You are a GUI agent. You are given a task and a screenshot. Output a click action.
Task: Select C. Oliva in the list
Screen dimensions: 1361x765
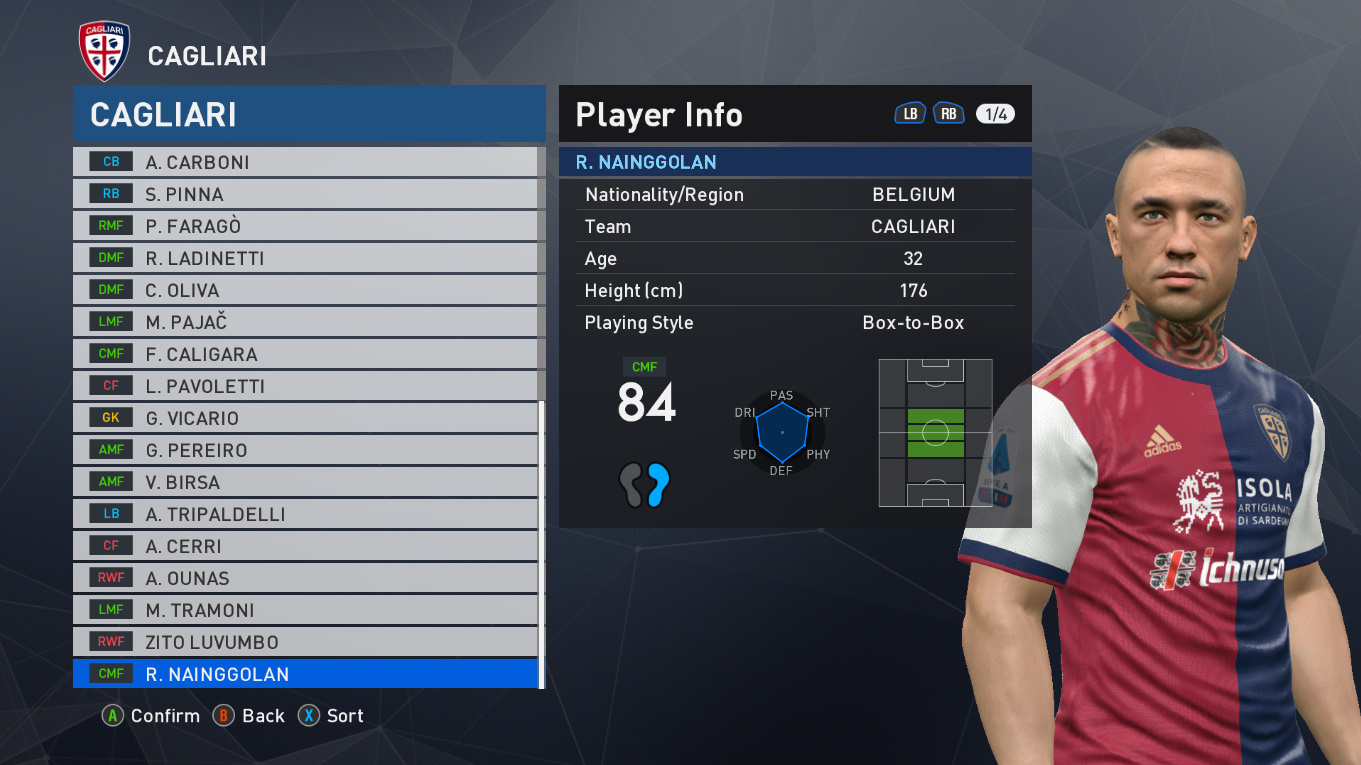tap(305, 290)
